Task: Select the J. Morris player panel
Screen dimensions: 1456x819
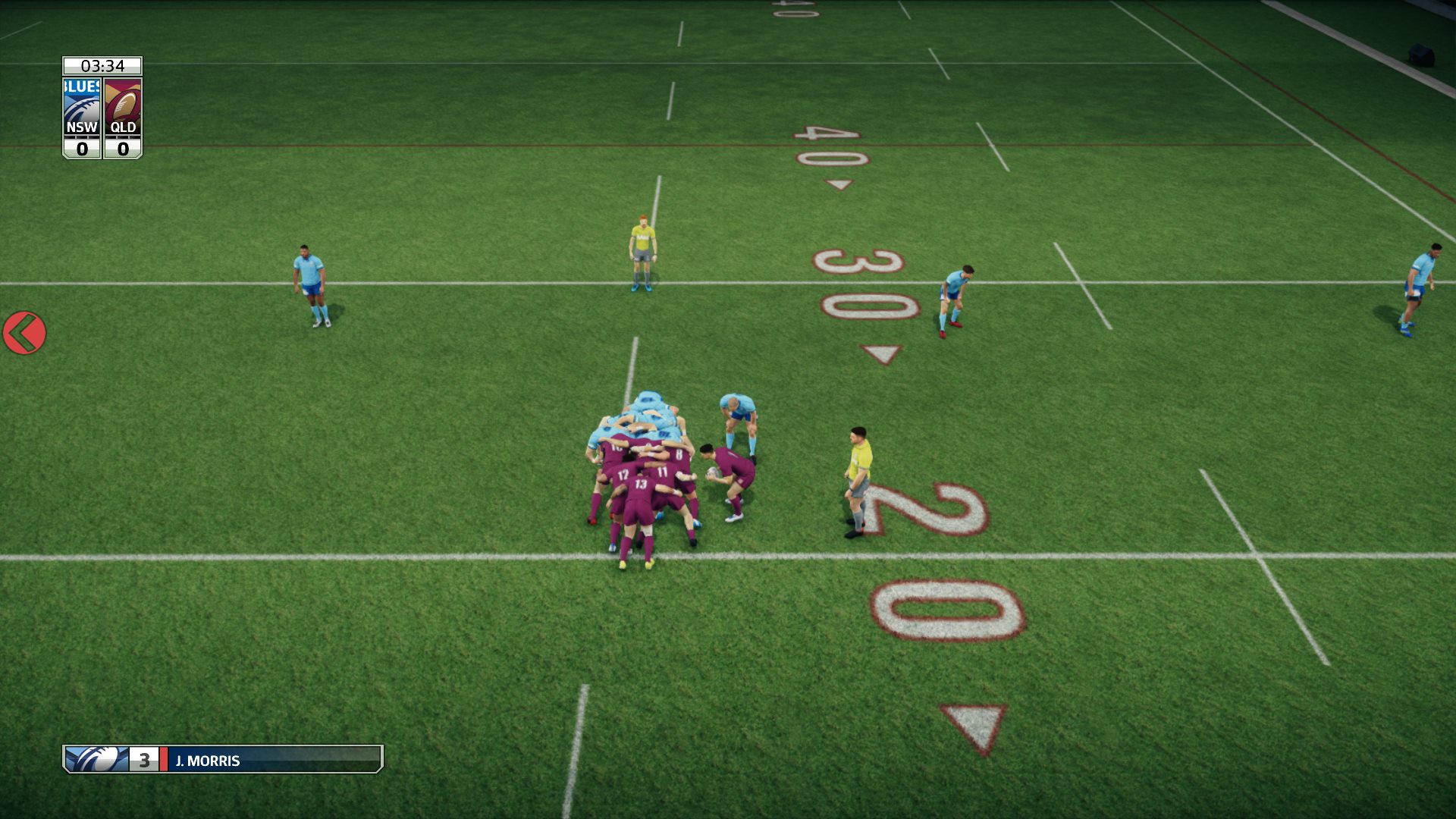Action: tap(222, 759)
